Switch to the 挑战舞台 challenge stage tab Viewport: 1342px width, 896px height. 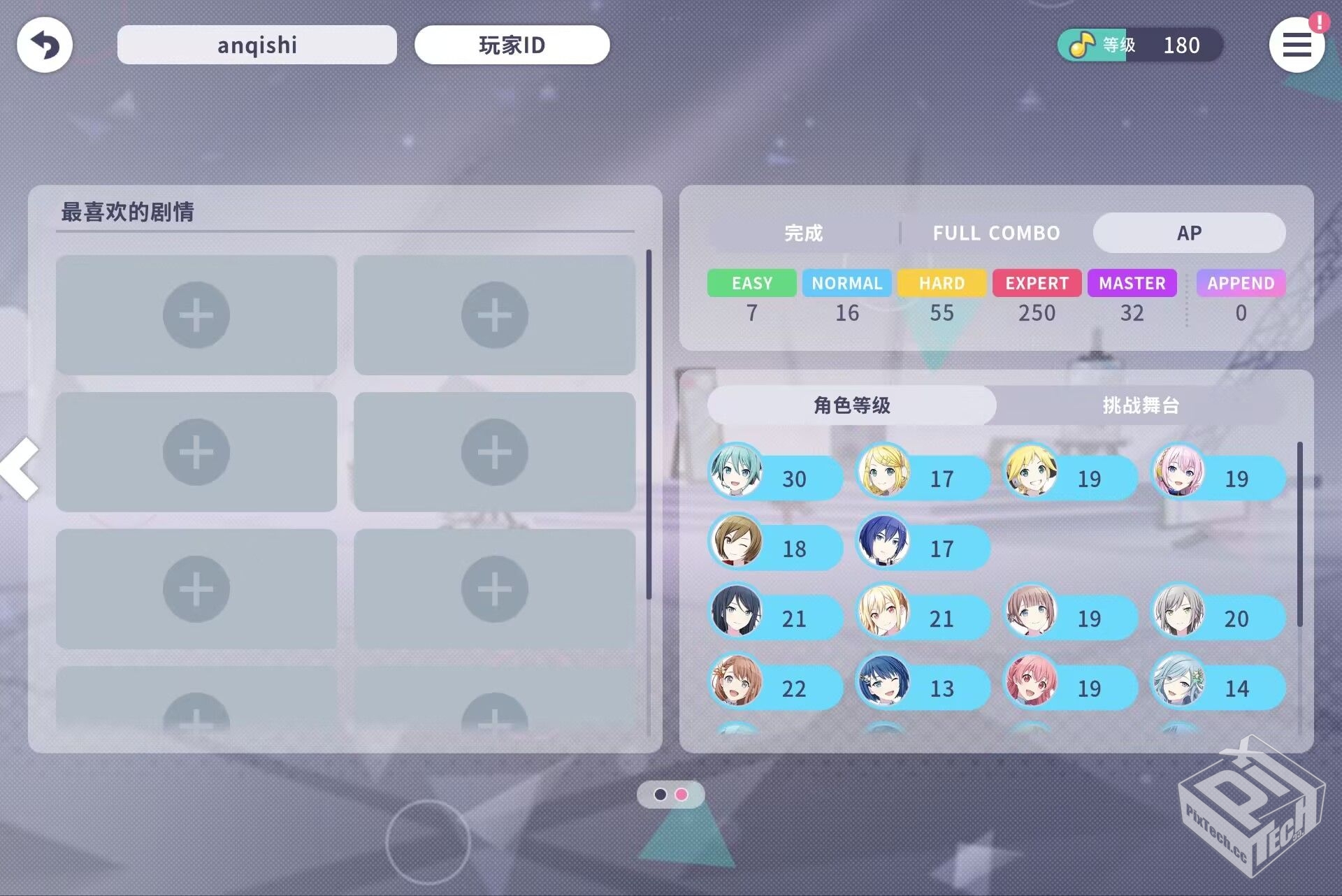[x=1141, y=405]
